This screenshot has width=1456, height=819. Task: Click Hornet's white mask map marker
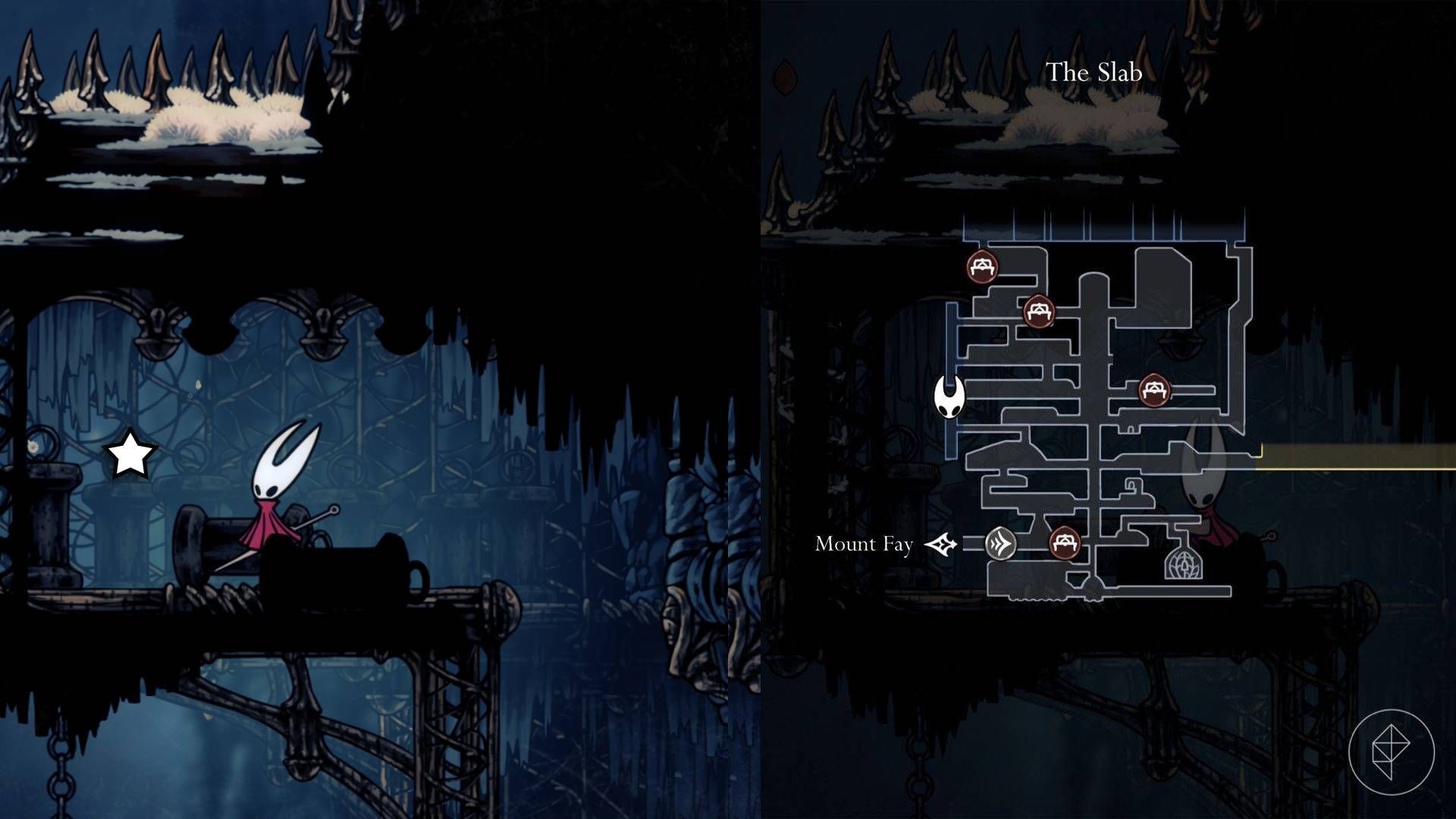pyautogui.click(x=949, y=397)
